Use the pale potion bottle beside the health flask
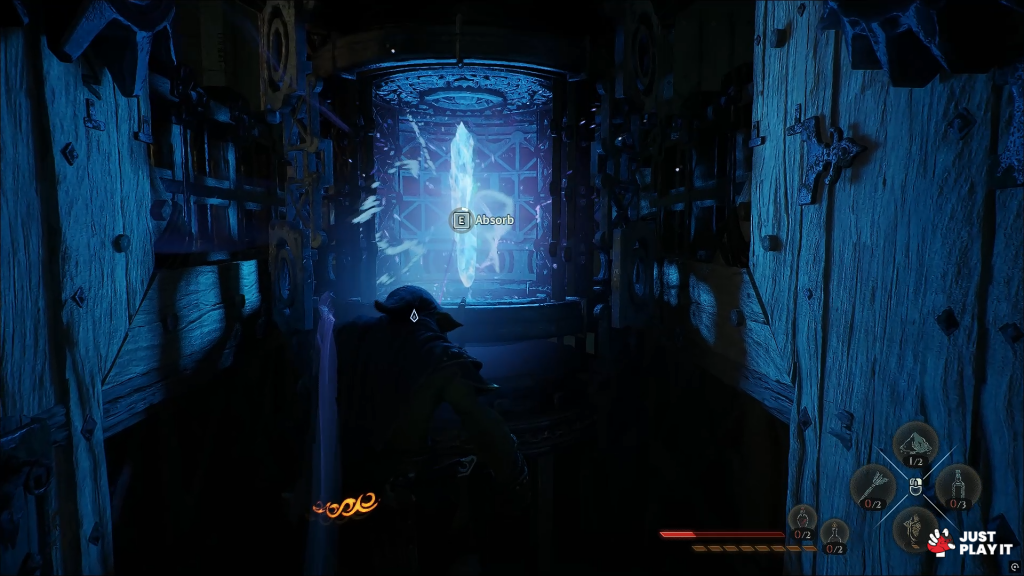This screenshot has width=1024, height=576. (x=834, y=534)
